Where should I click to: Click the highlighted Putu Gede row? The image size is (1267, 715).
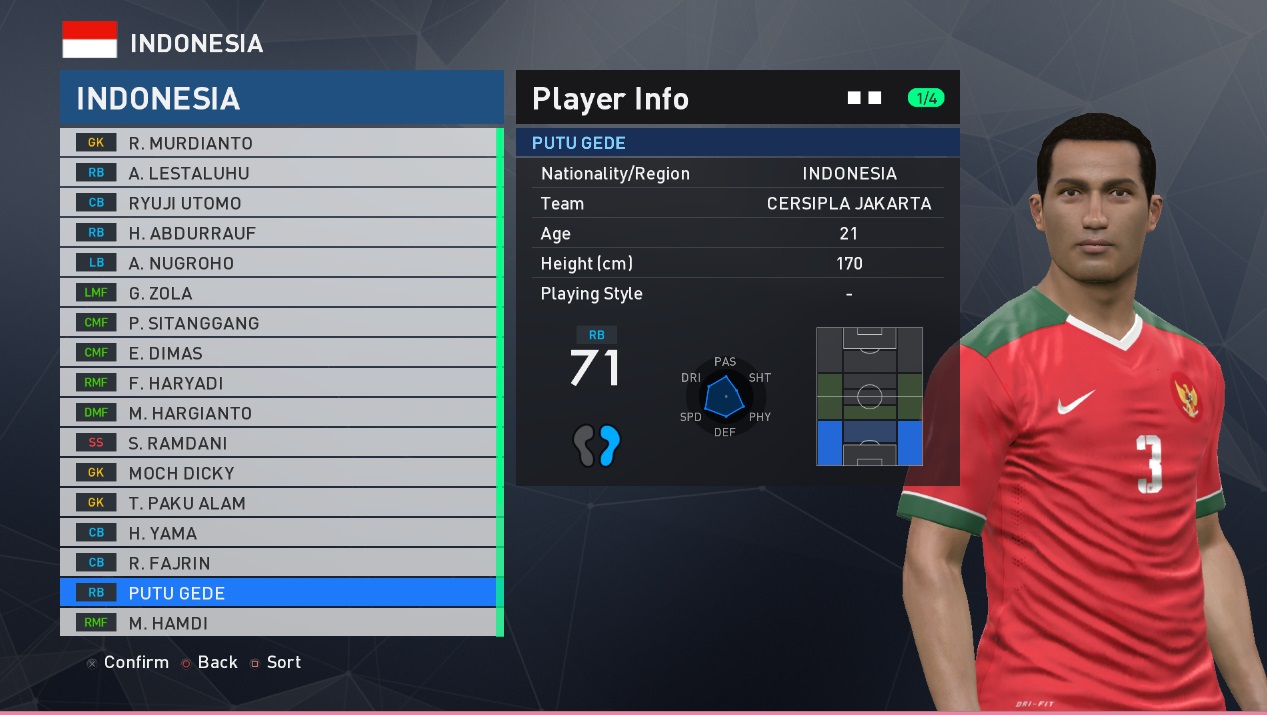278,593
